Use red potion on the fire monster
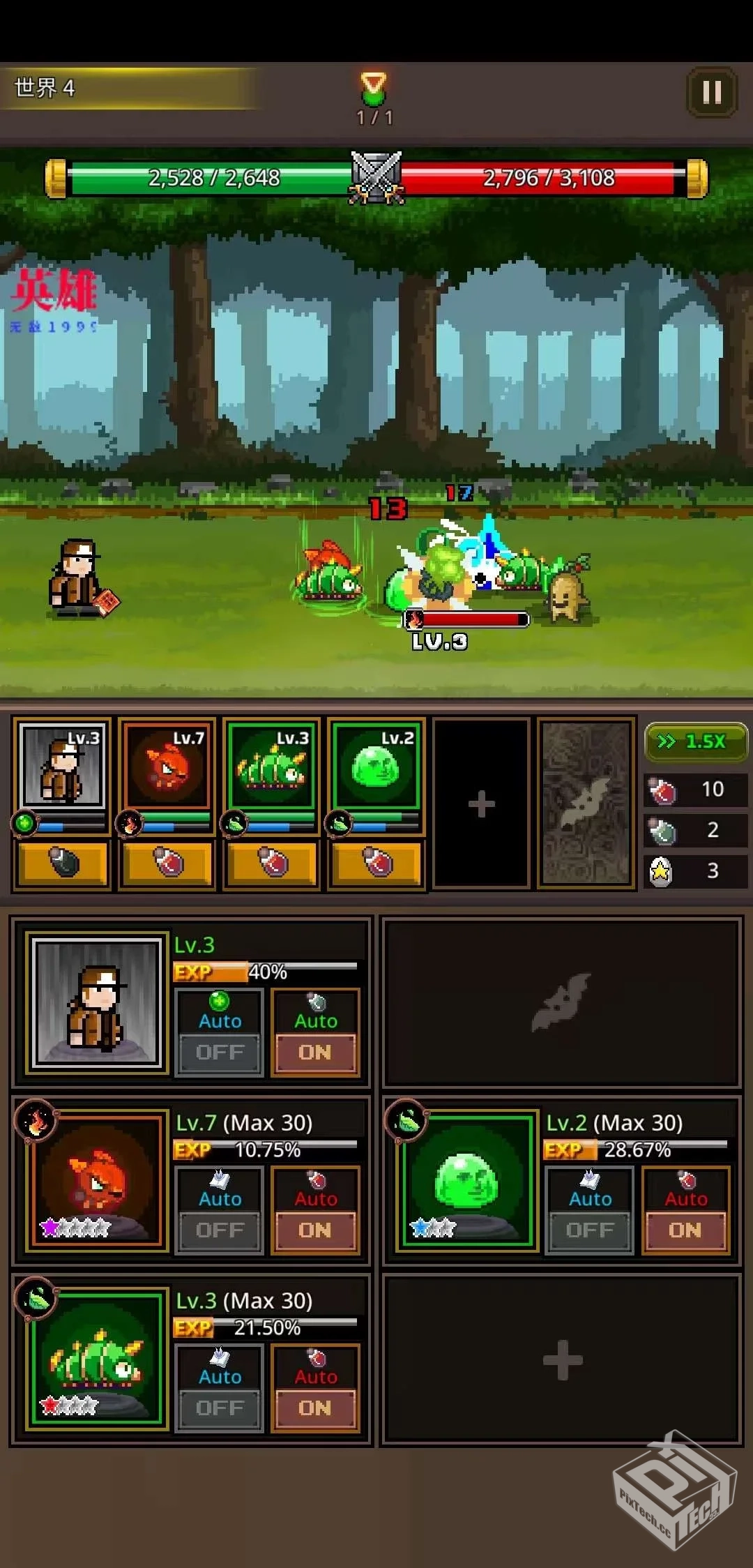This screenshot has height=1568, width=753. pos(167,864)
